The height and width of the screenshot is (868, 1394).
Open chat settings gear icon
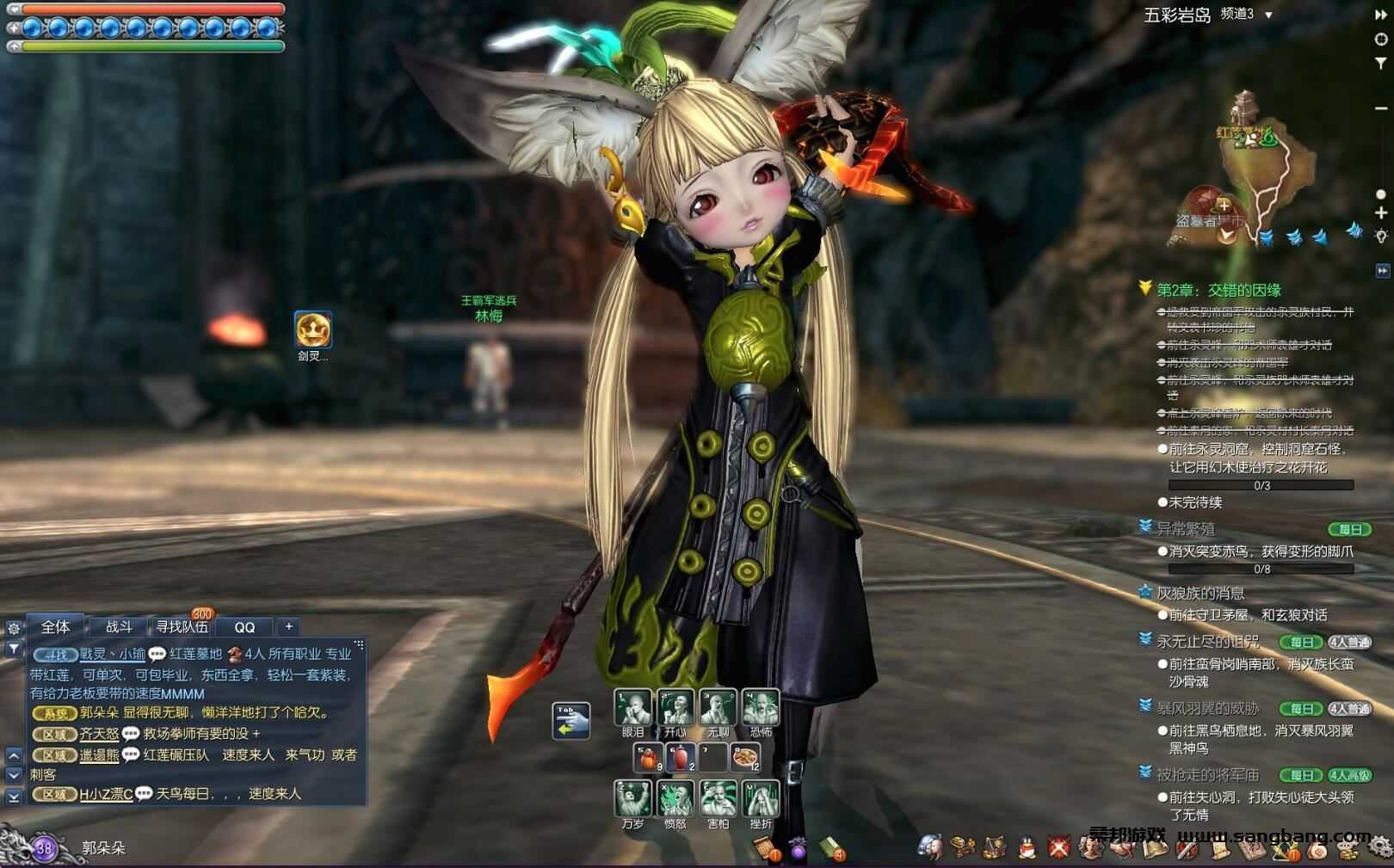[x=14, y=628]
